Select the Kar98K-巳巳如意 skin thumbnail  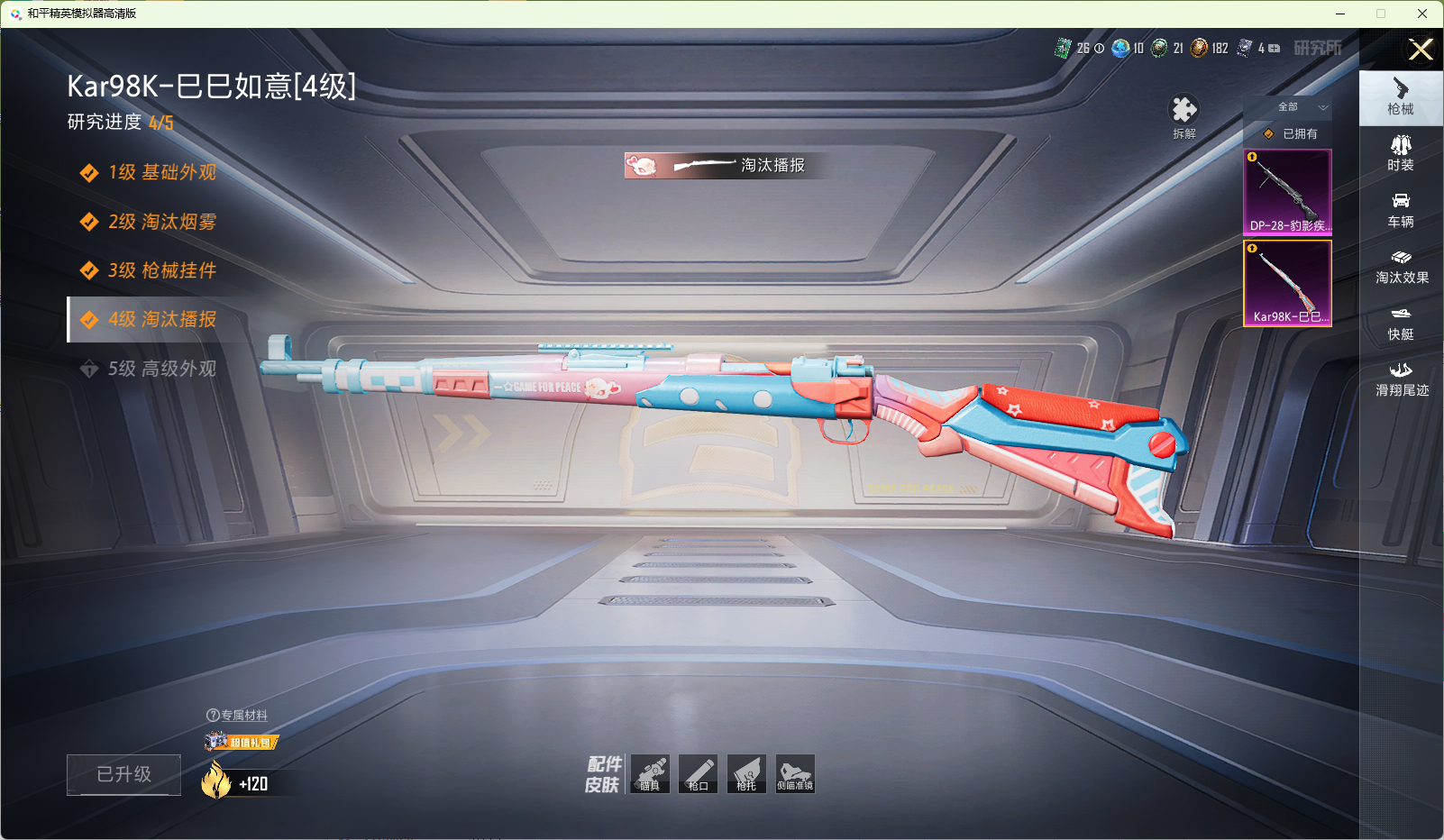click(x=1287, y=282)
